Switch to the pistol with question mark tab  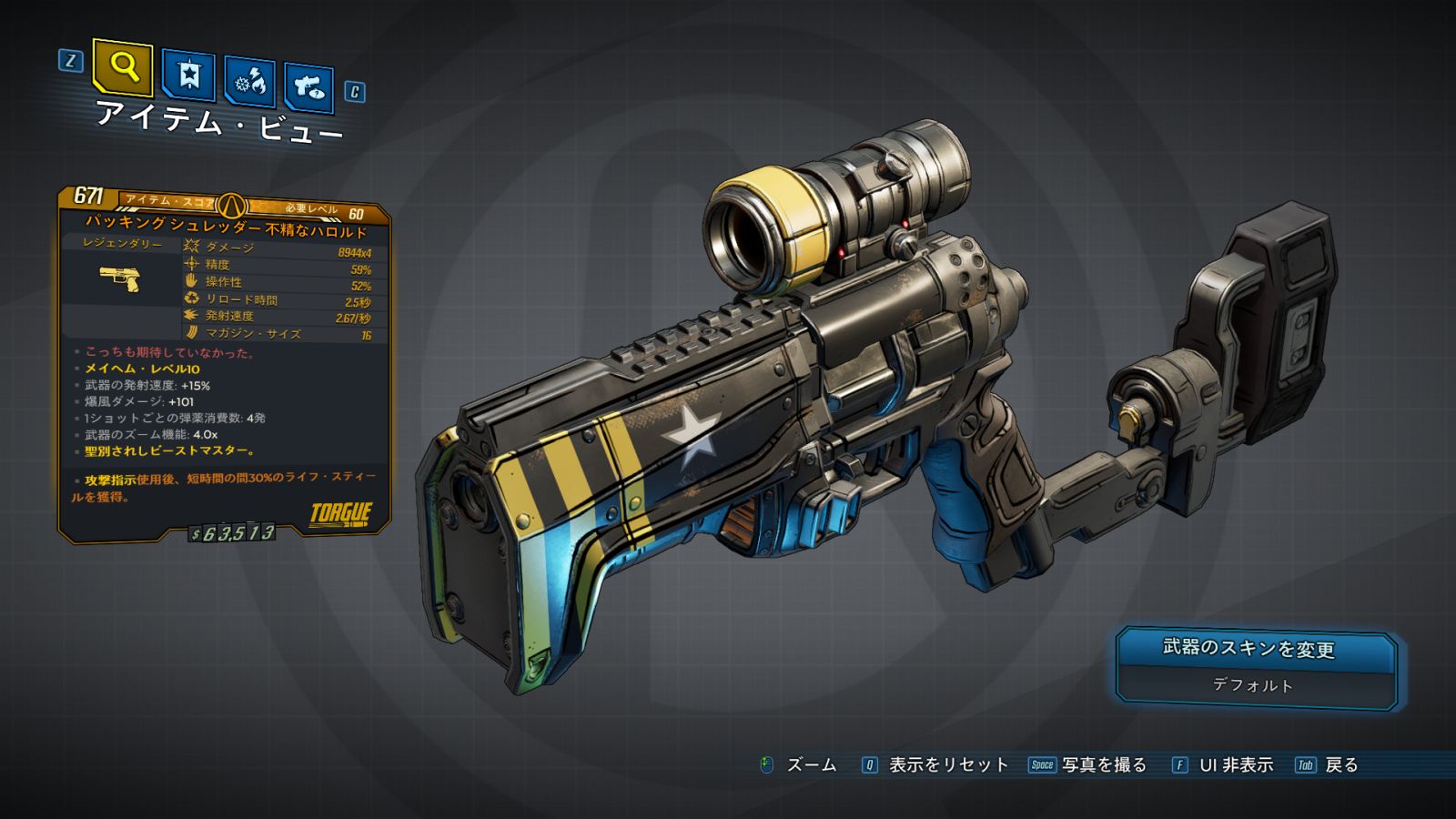pyautogui.click(x=308, y=87)
